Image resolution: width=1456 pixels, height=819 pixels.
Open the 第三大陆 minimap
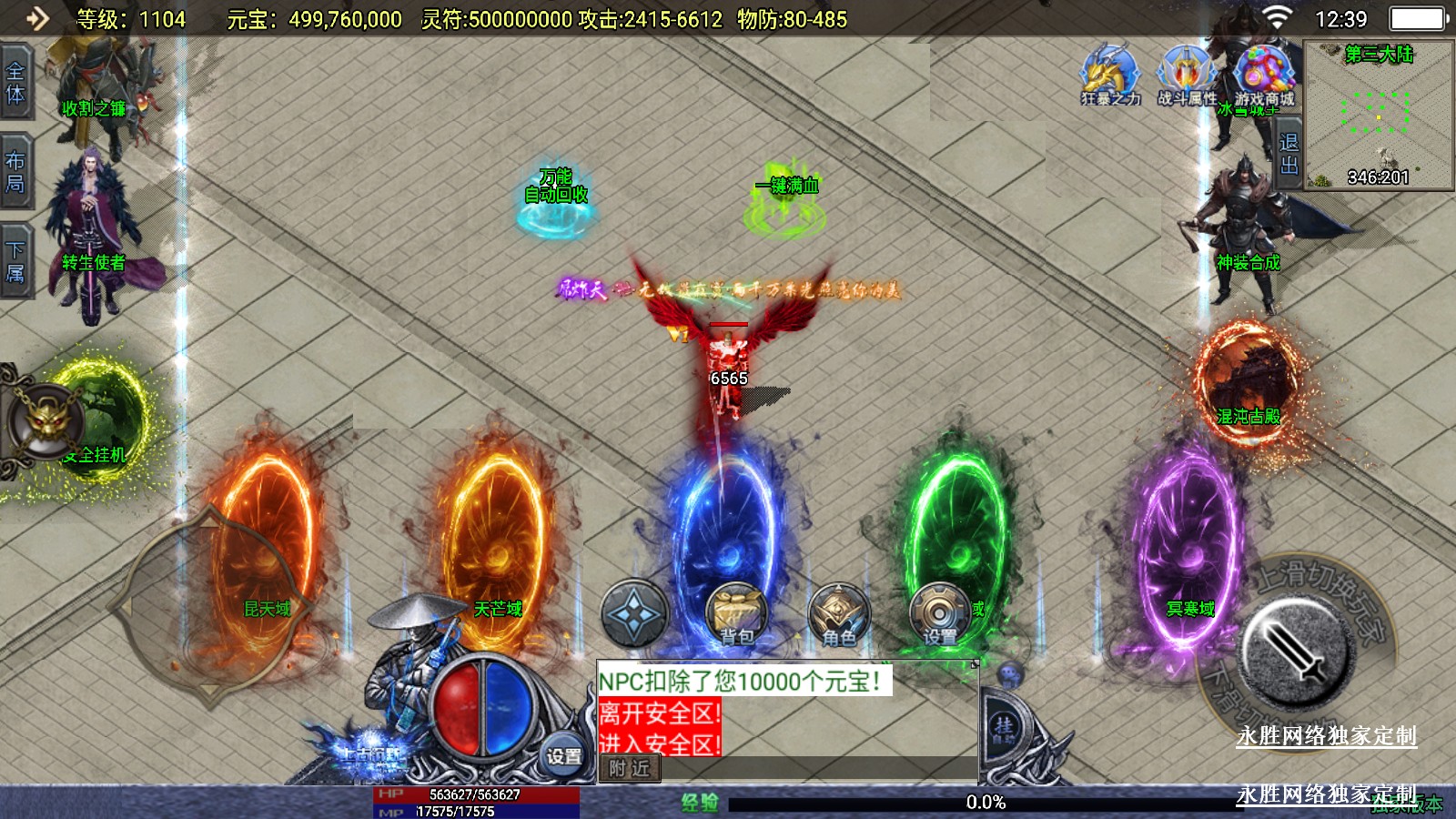coord(1378,115)
